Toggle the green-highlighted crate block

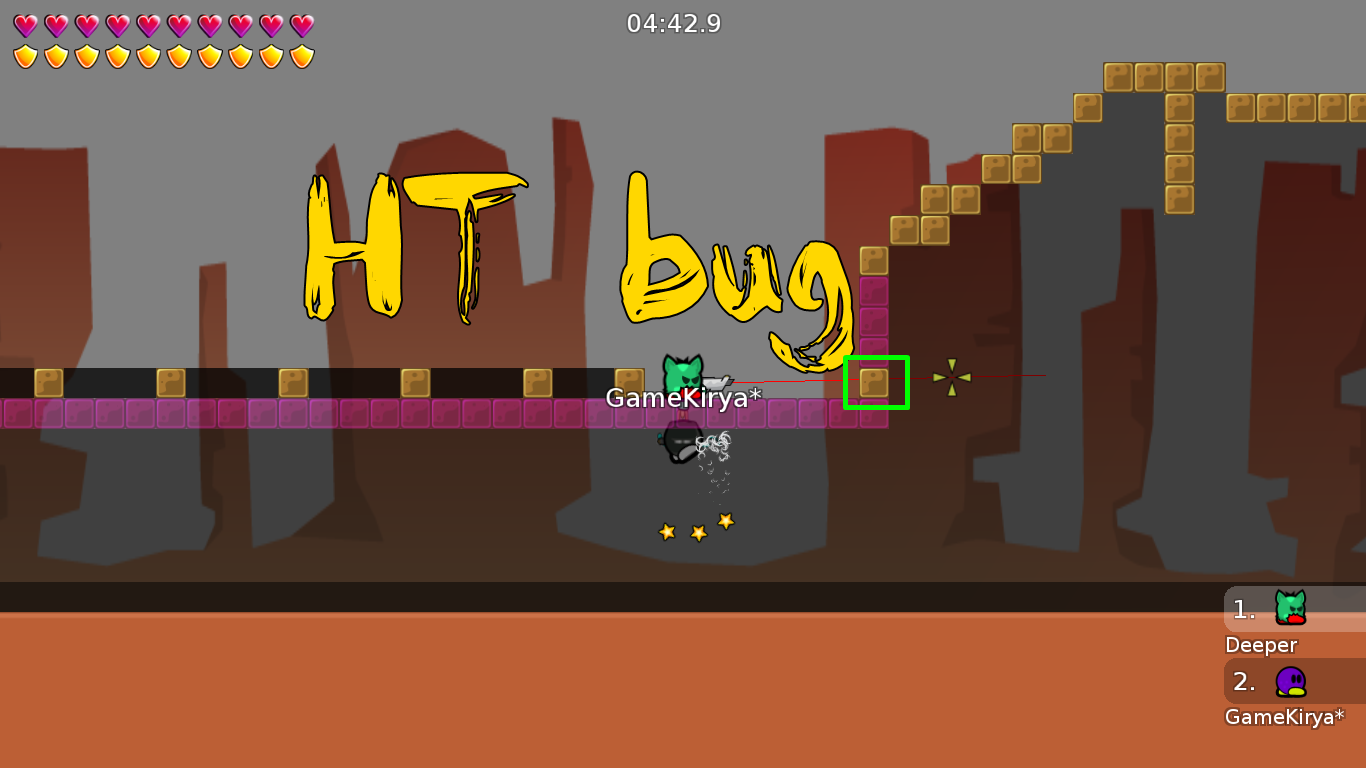(x=876, y=381)
